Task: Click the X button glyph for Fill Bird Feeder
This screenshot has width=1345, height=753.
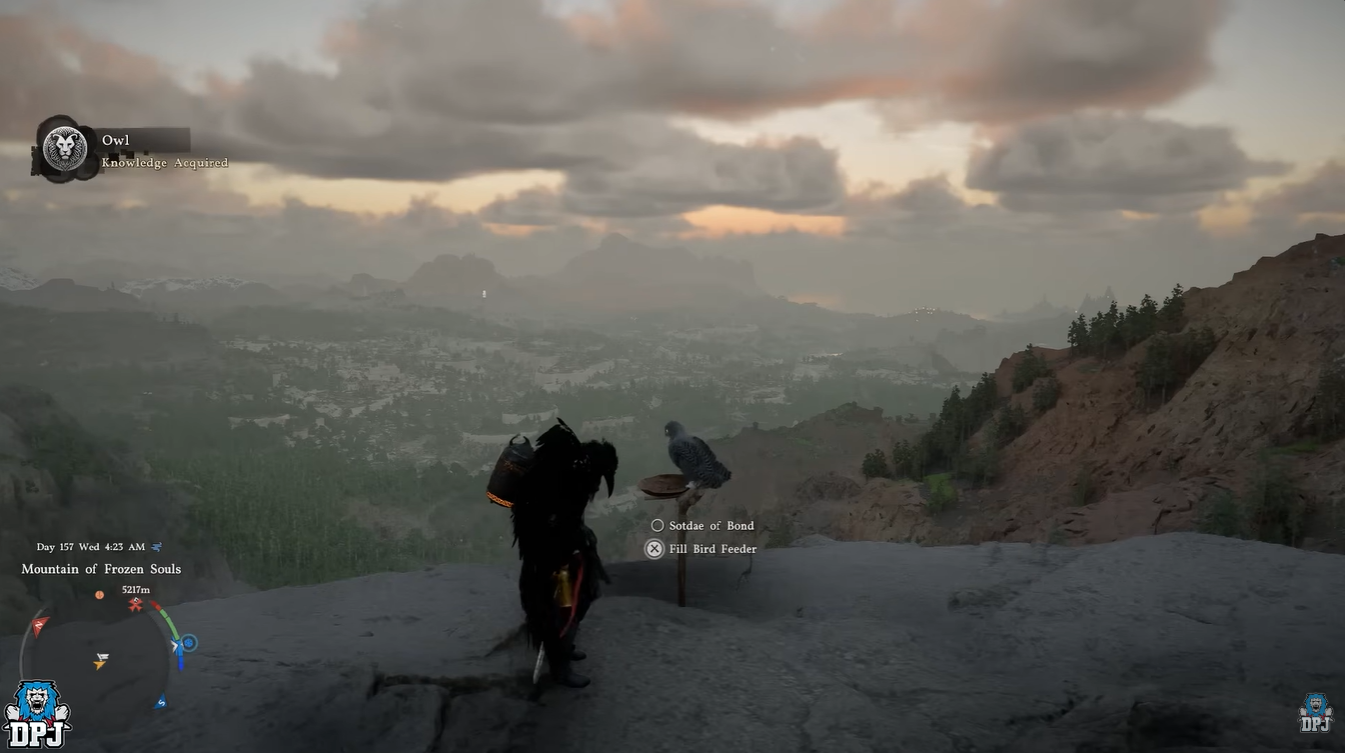Action: (x=655, y=548)
